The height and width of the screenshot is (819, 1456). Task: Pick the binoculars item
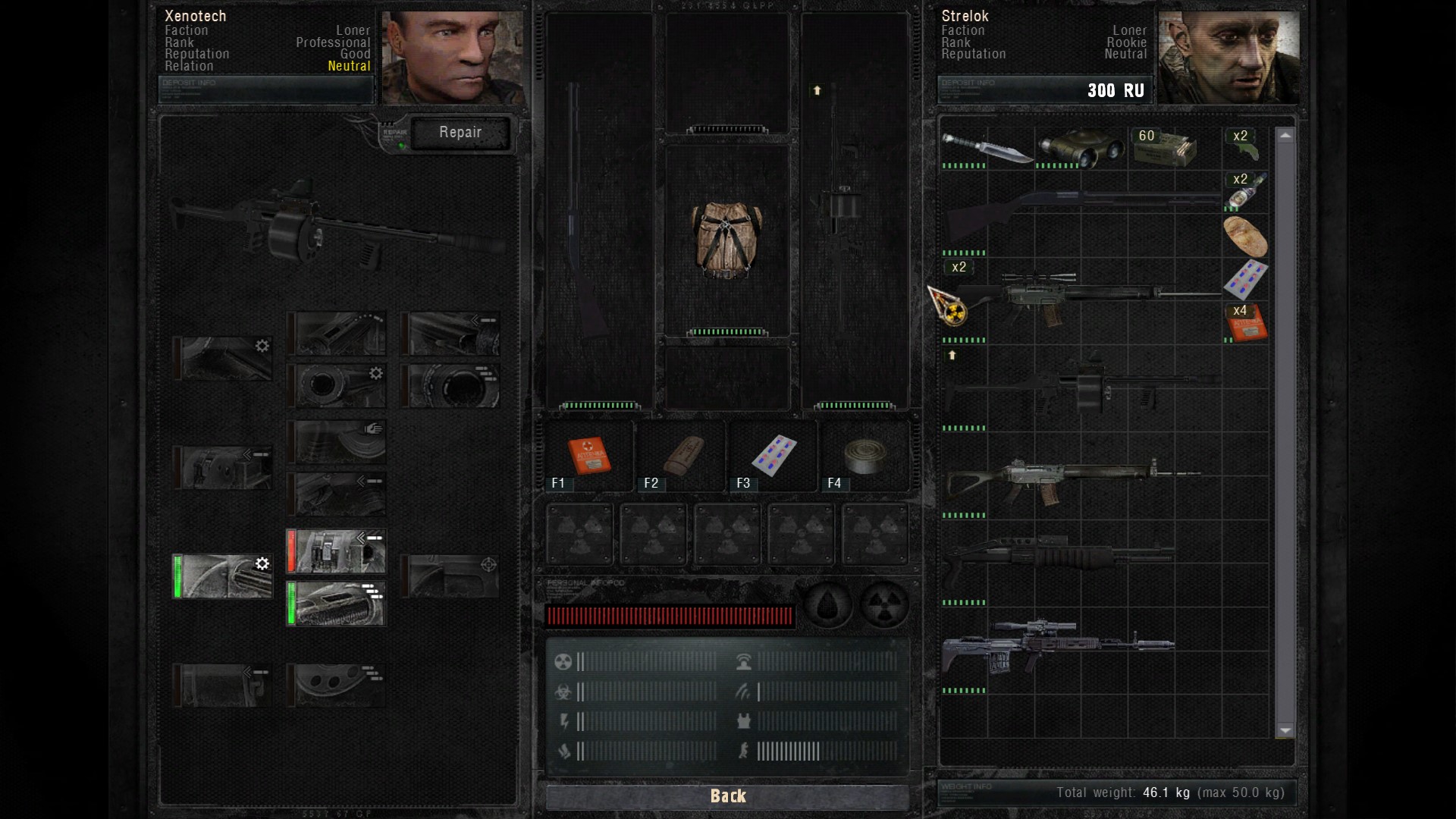click(1080, 147)
